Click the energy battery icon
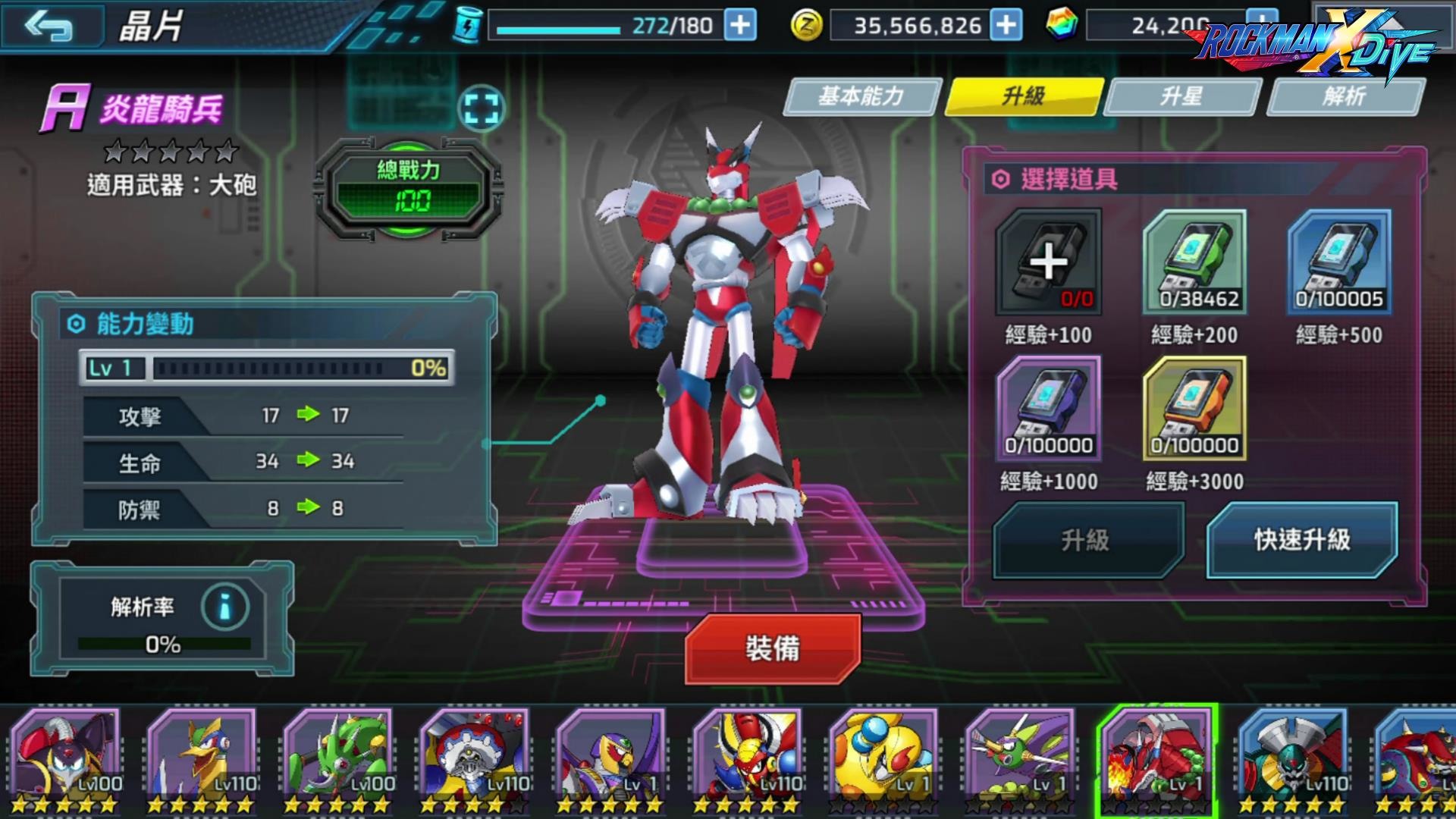This screenshot has height=819, width=1456. tap(469, 24)
